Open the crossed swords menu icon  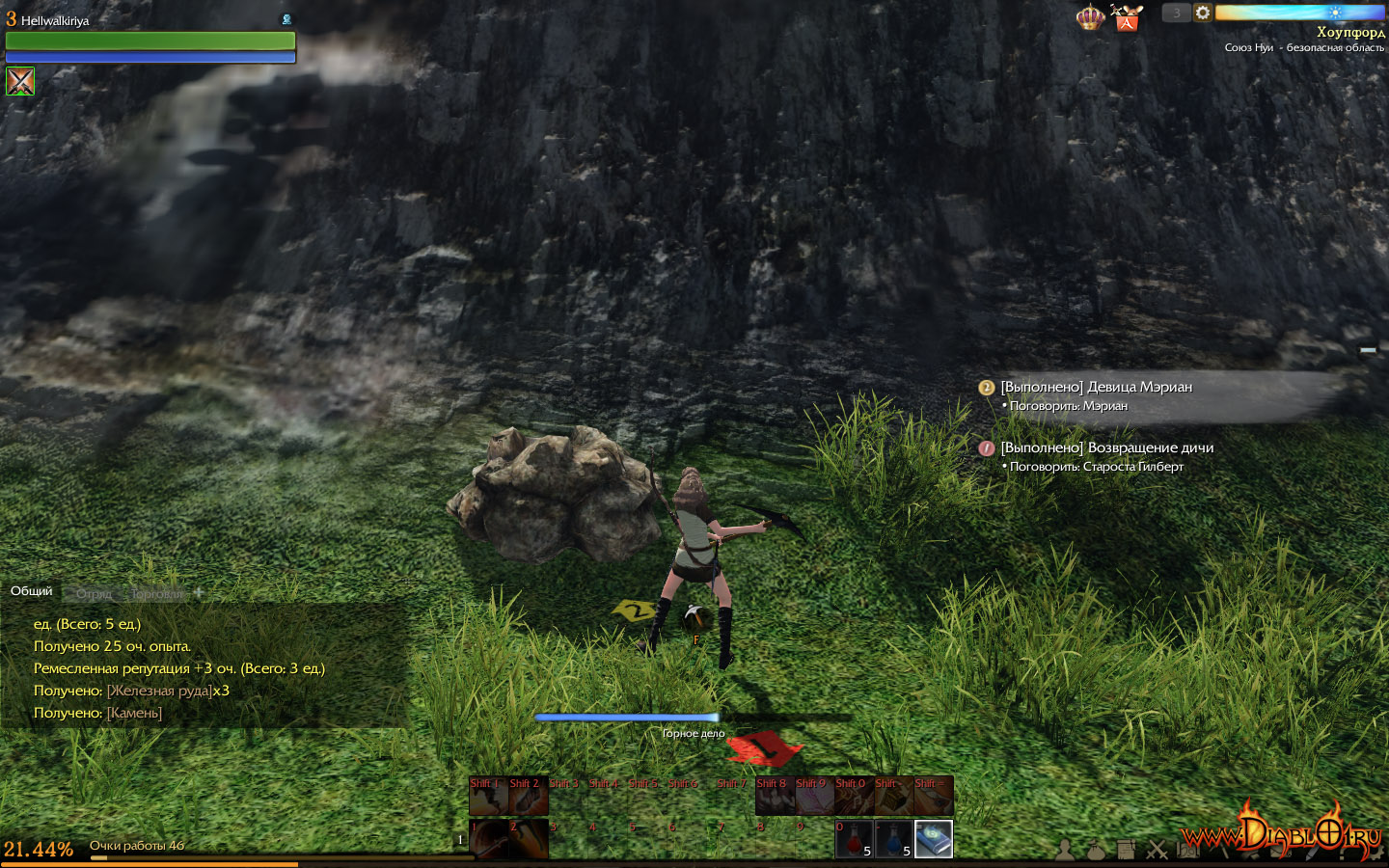point(1157,850)
